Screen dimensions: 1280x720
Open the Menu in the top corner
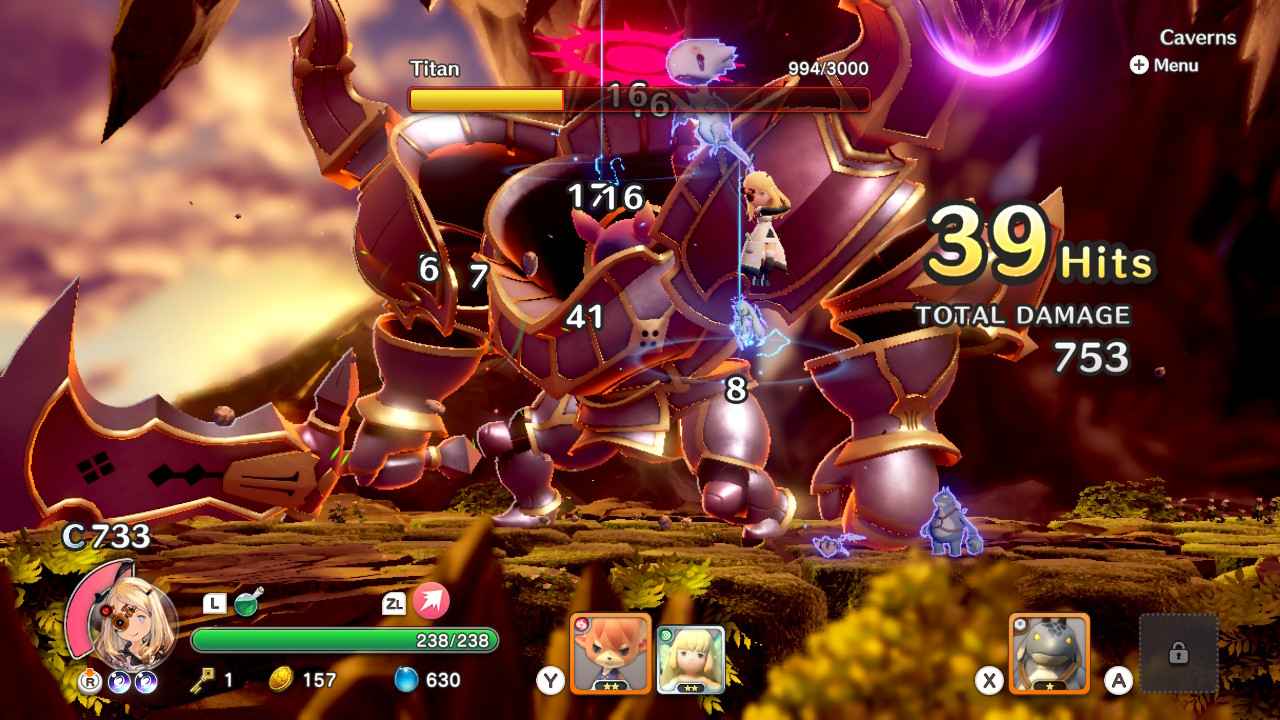pyautogui.click(x=1164, y=65)
